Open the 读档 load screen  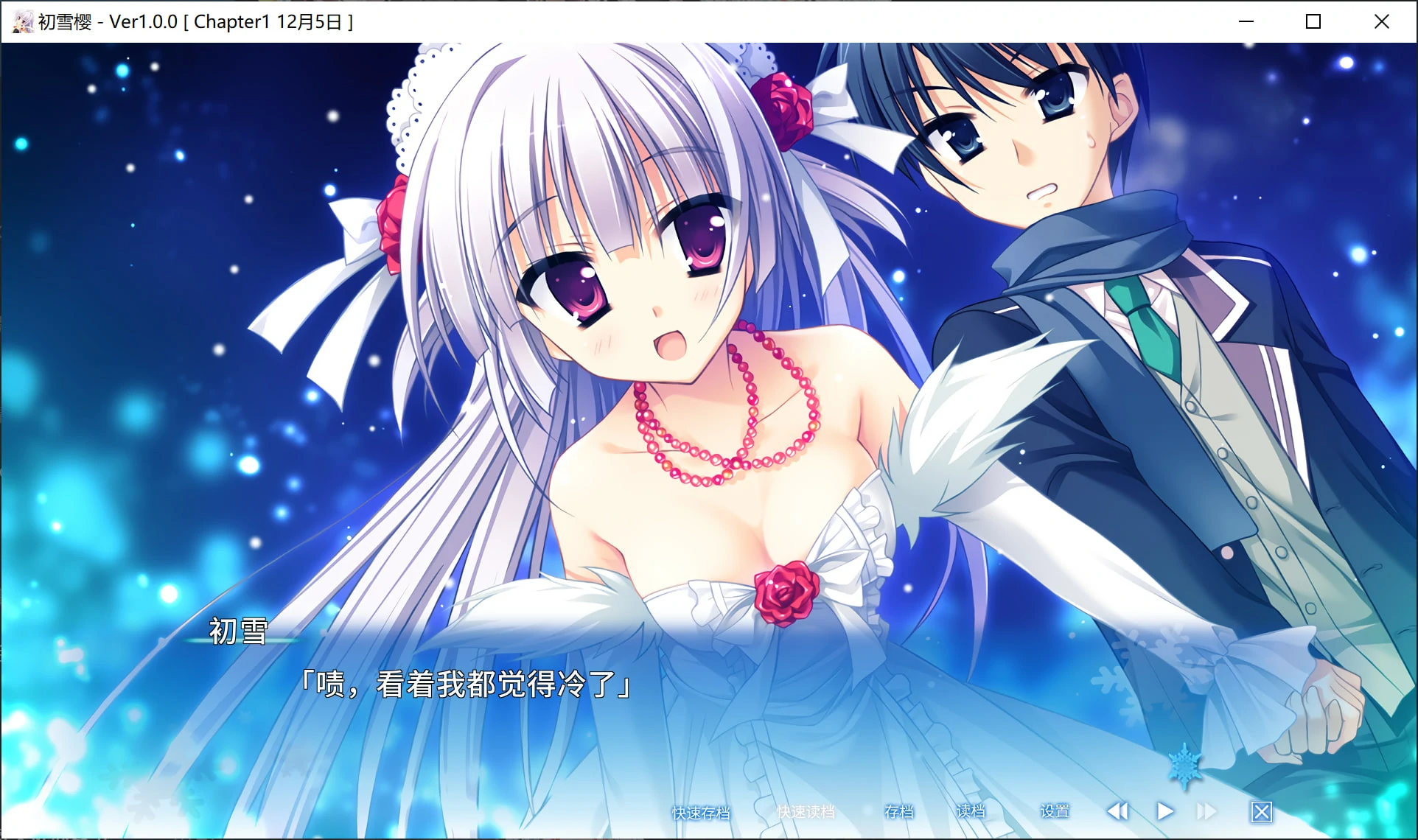[x=971, y=812]
